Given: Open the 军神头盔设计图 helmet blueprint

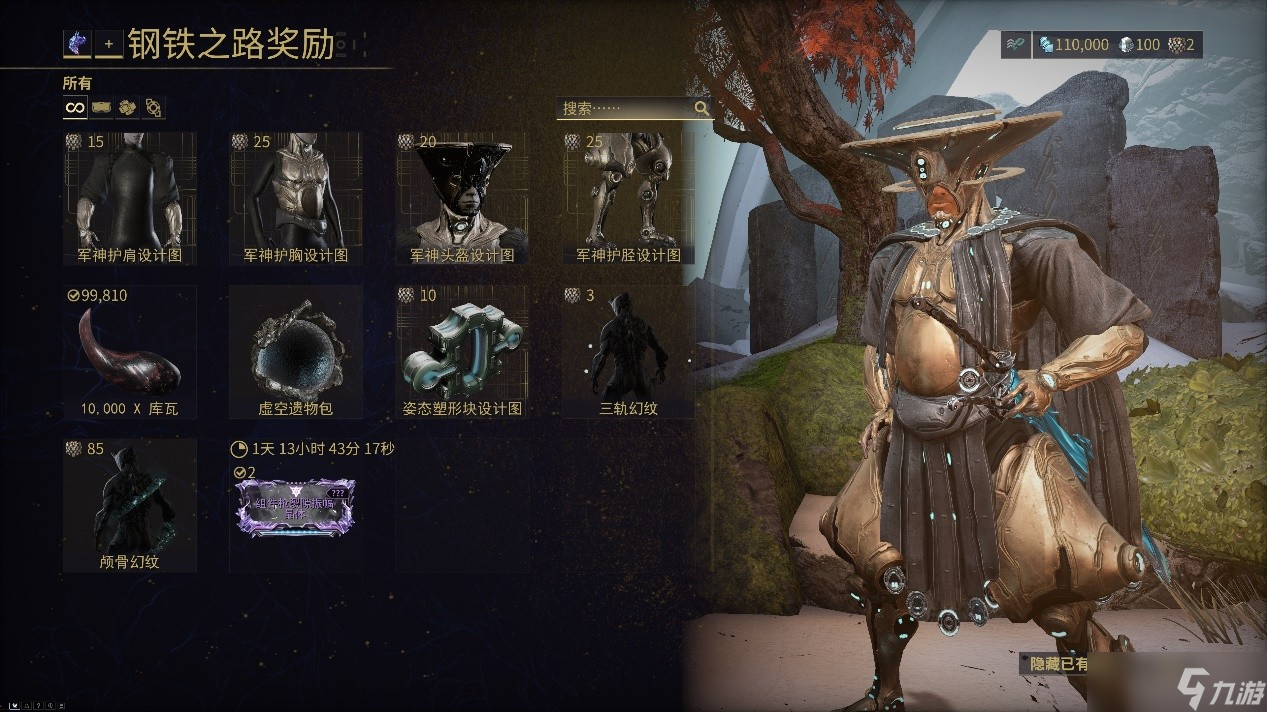Looking at the screenshot, I should tap(462, 198).
